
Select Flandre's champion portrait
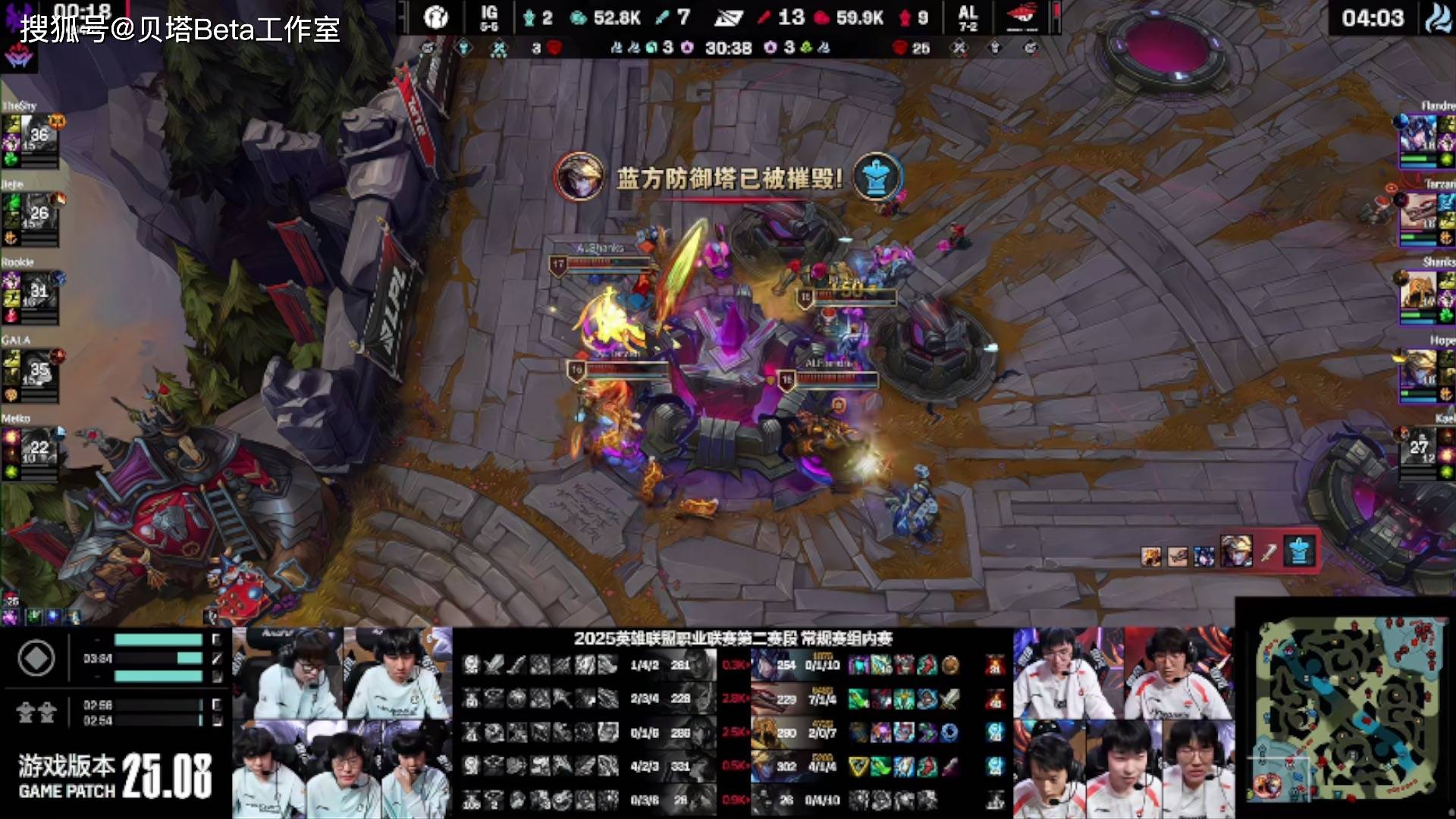(x=1417, y=135)
